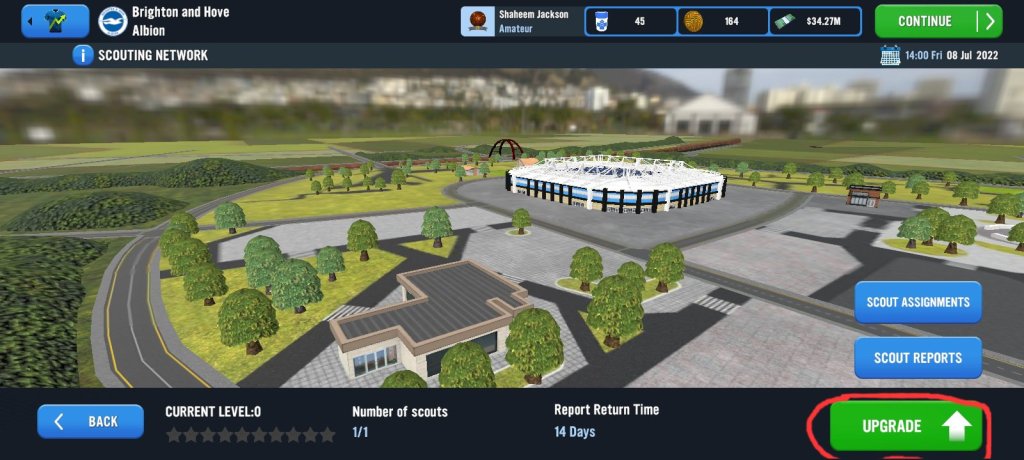Show Scouting Network info icon
Screen dimensions: 1024x460
(82, 55)
